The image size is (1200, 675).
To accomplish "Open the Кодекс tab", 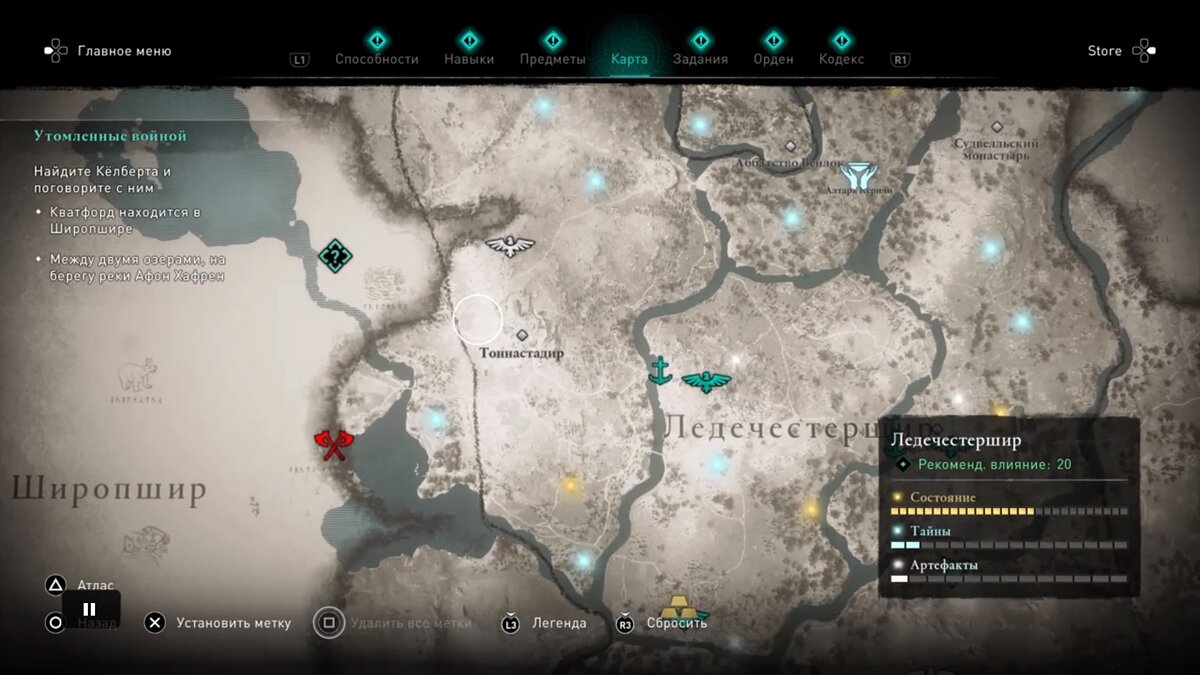I will (x=841, y=58).
